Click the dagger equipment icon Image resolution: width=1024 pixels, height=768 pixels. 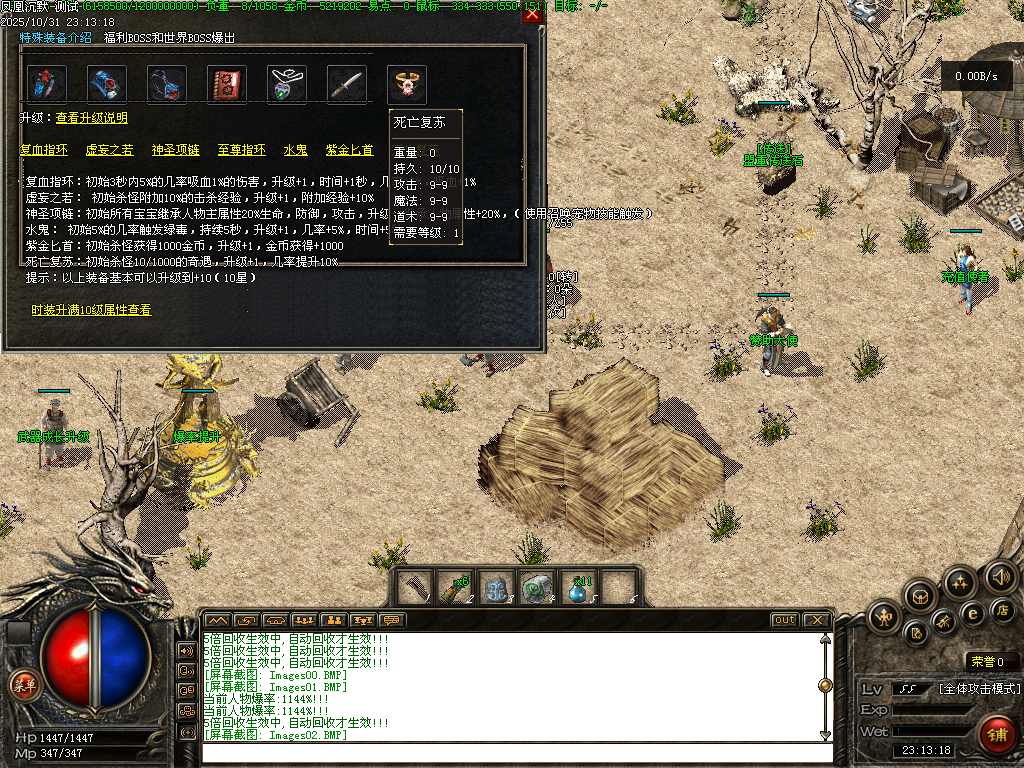(347, 85)
